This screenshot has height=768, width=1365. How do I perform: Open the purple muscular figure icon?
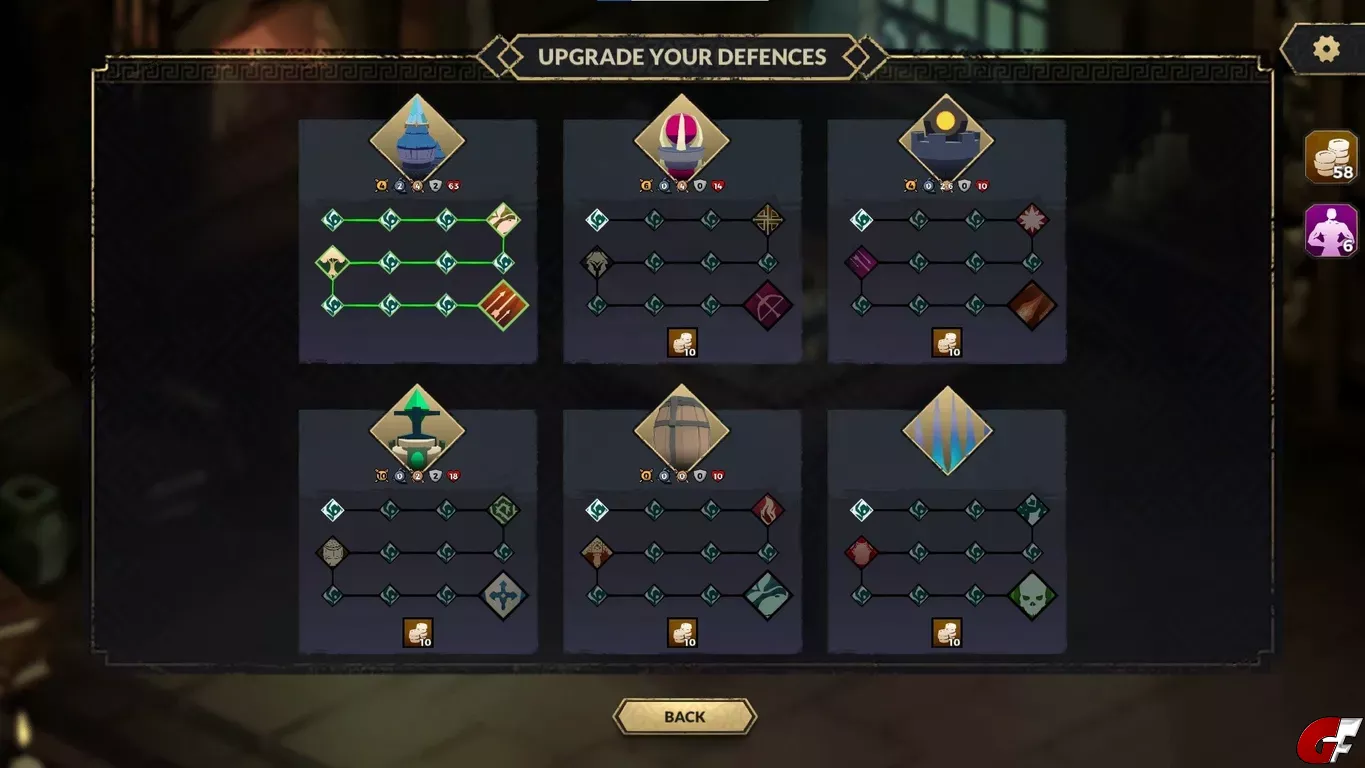(x=1331, y=231)
